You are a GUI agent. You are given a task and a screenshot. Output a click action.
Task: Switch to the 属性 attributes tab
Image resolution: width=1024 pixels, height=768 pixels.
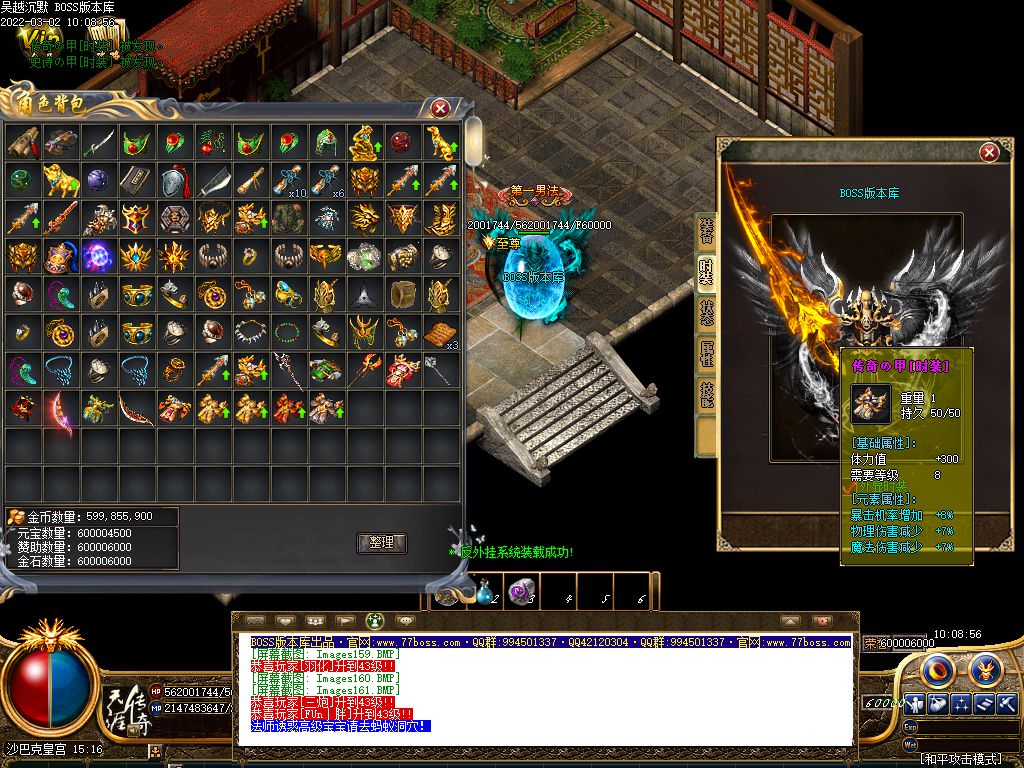click(707, 353)
